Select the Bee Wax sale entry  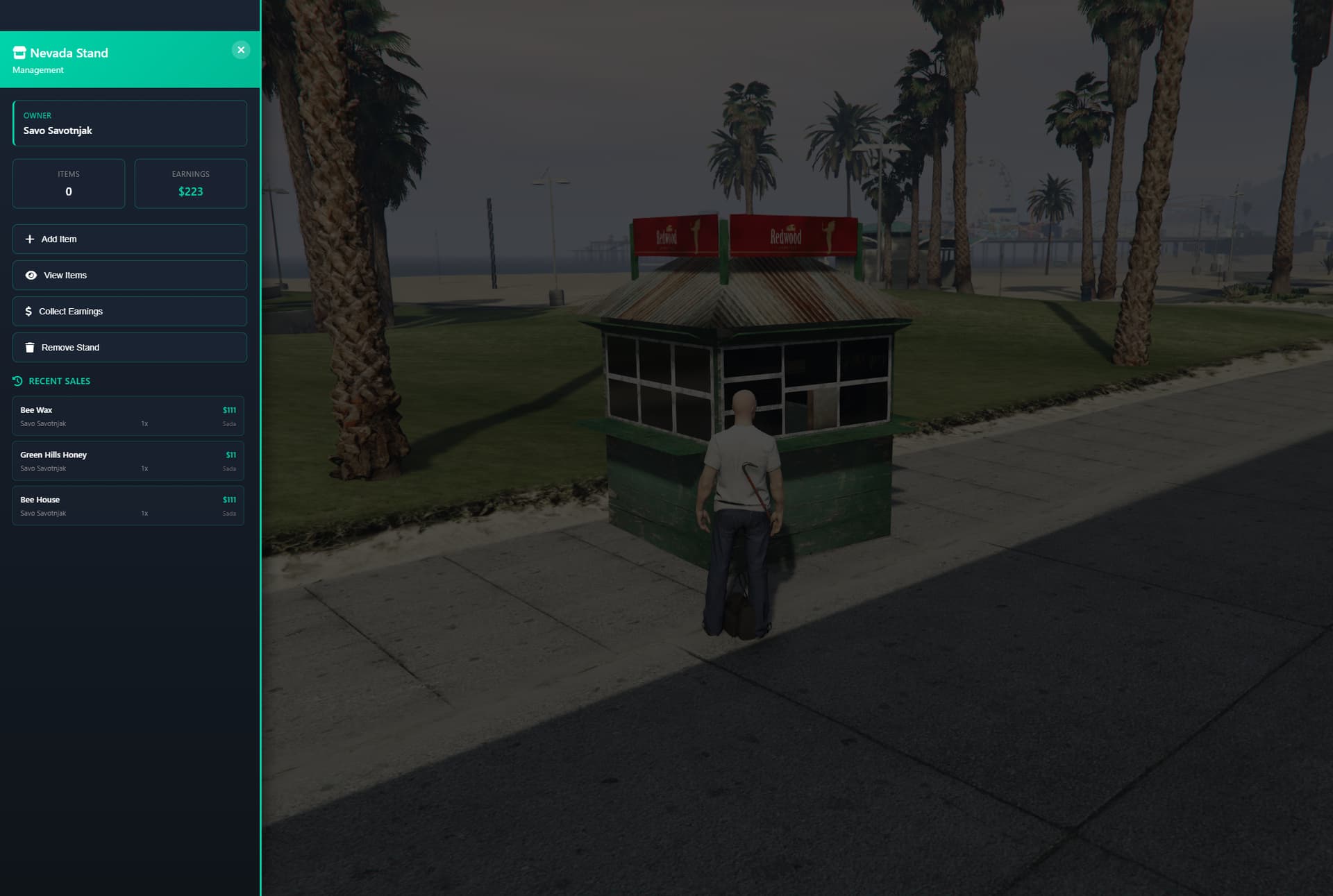click(128, 416)
